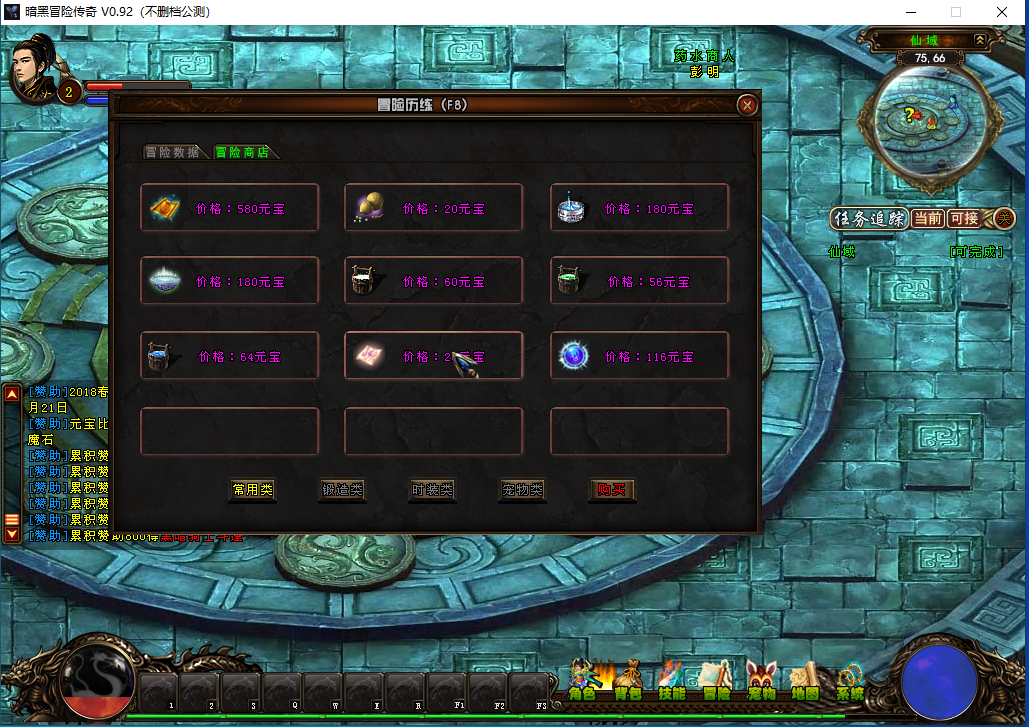The height and width of the screenshot is (727, 1029).
Task: Show the 常用类 shop category
Action: (x=252, y=490)
